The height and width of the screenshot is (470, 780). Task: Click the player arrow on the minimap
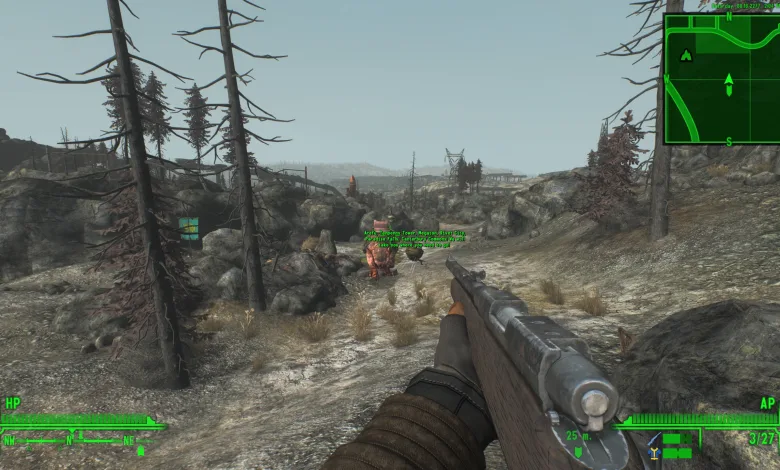pyautogui.click(x=728, y=79)
